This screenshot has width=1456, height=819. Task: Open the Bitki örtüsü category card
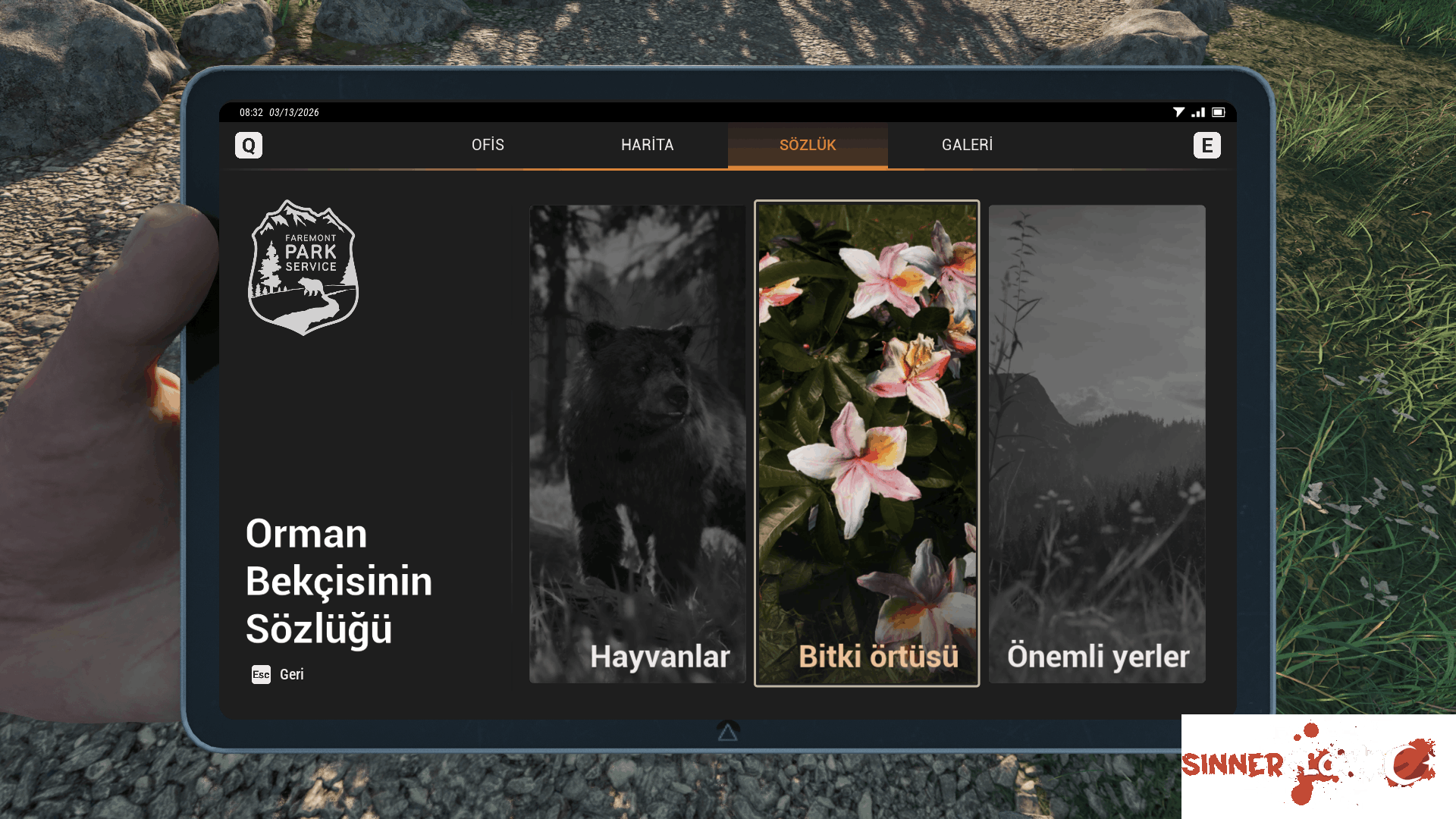tap(867, 444)
